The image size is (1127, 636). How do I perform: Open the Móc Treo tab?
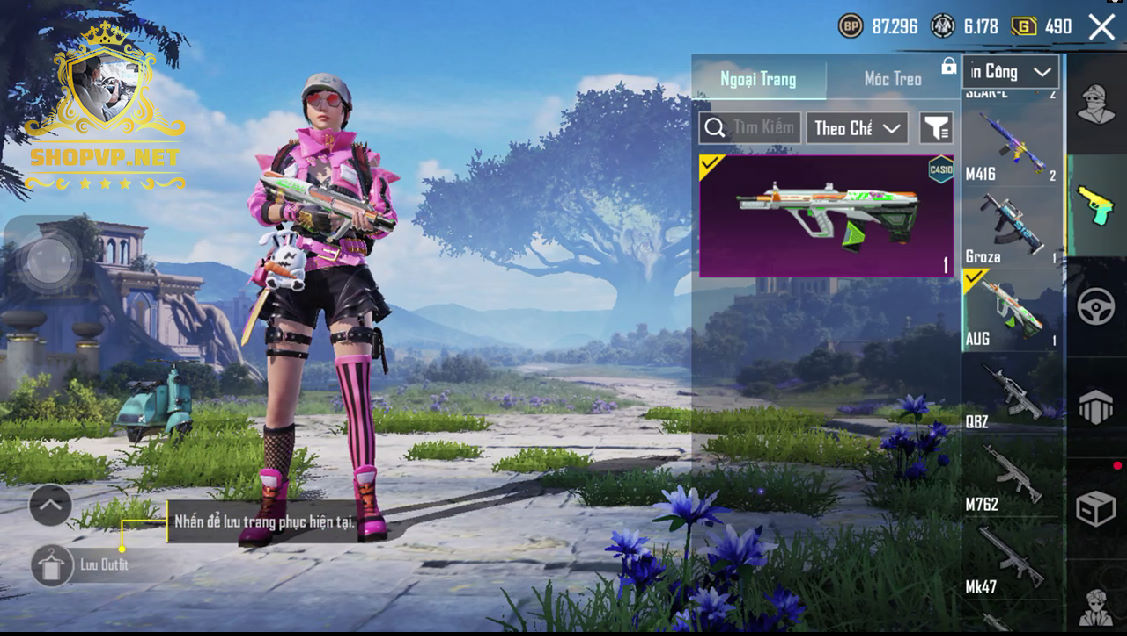point(892,78)
